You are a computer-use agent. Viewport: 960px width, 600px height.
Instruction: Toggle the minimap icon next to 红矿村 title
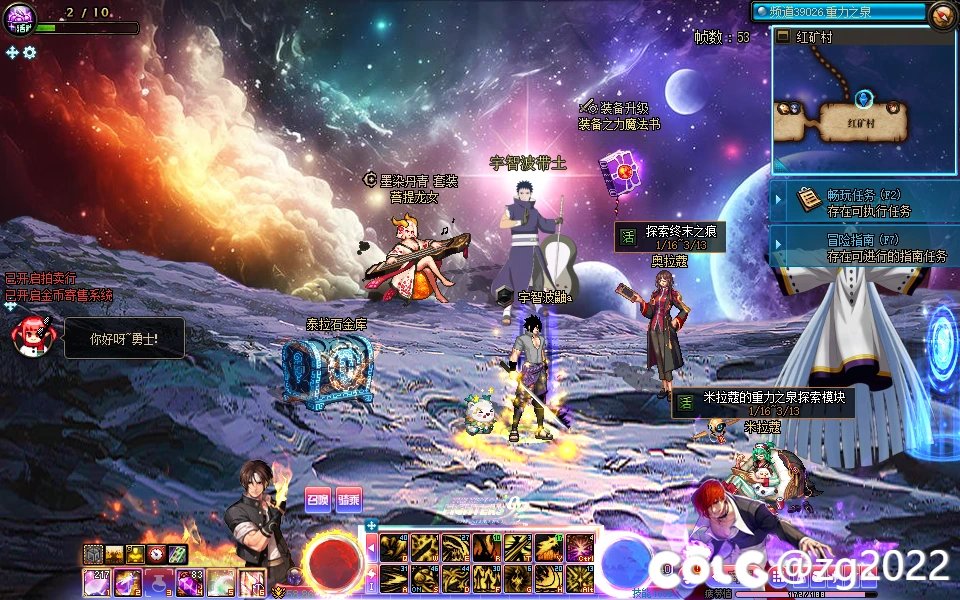(x=783, y=37)
